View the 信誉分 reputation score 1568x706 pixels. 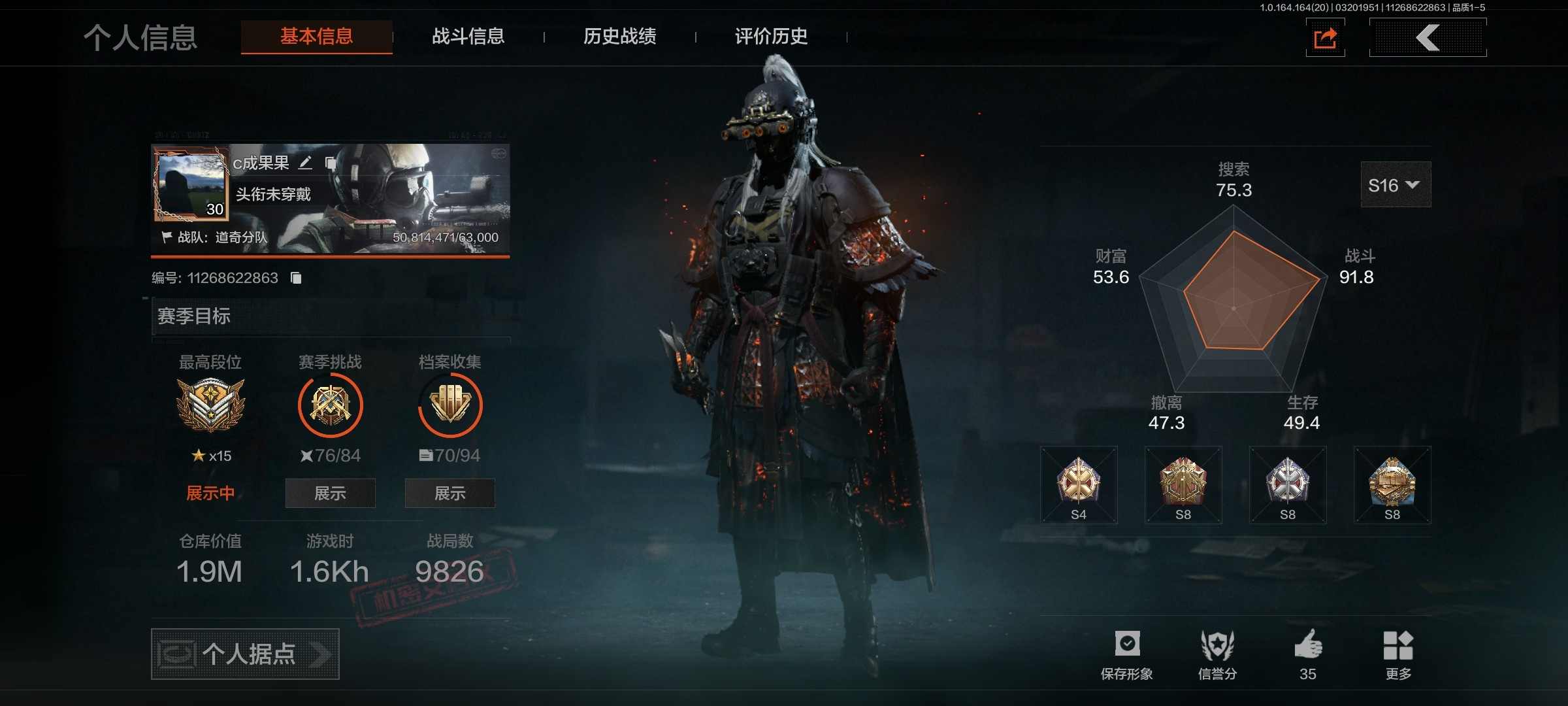point(1217,654)
